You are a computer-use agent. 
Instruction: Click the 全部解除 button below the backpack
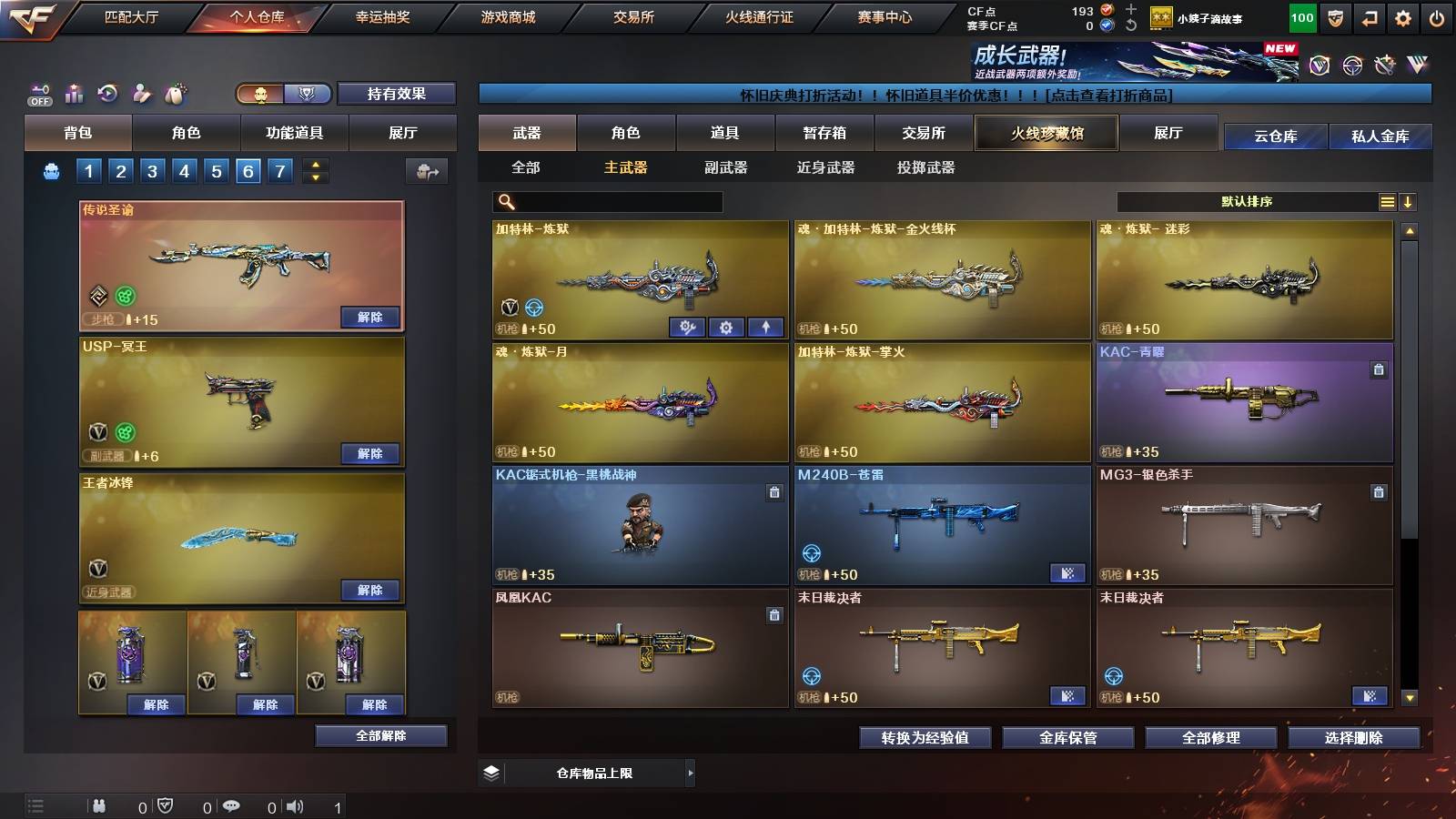tap(379, 735)
